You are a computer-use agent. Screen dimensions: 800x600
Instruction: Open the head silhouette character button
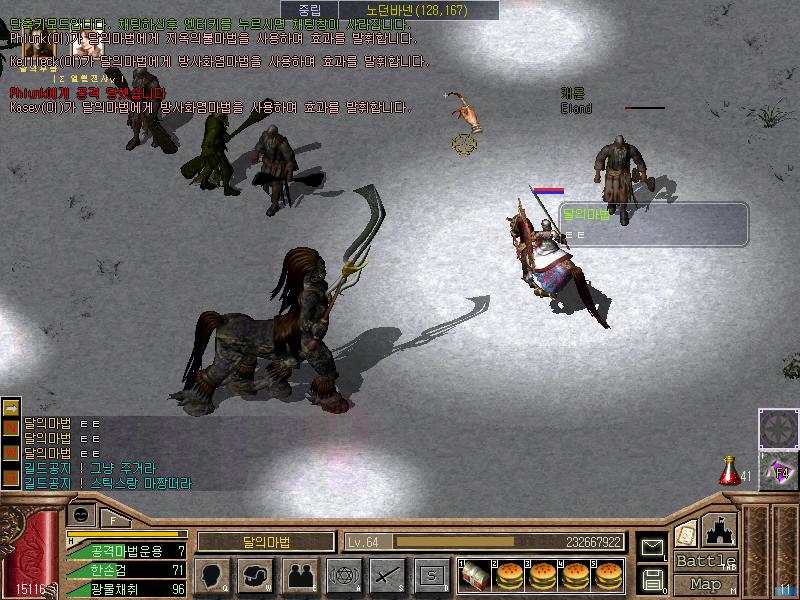click(x=212, y=575)
